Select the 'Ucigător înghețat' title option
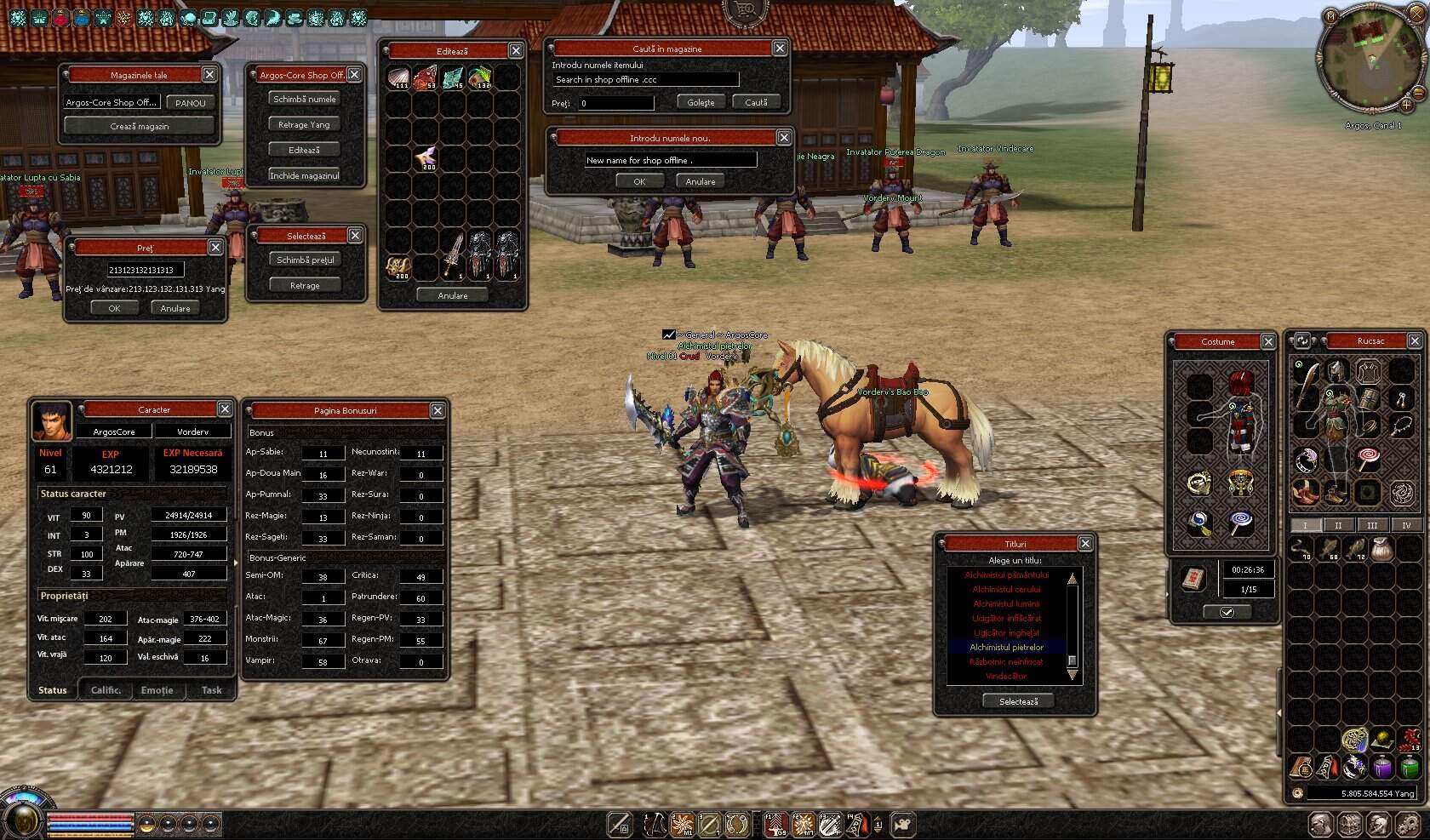This screenshot has width=1430, height=840. (1007, 633)
